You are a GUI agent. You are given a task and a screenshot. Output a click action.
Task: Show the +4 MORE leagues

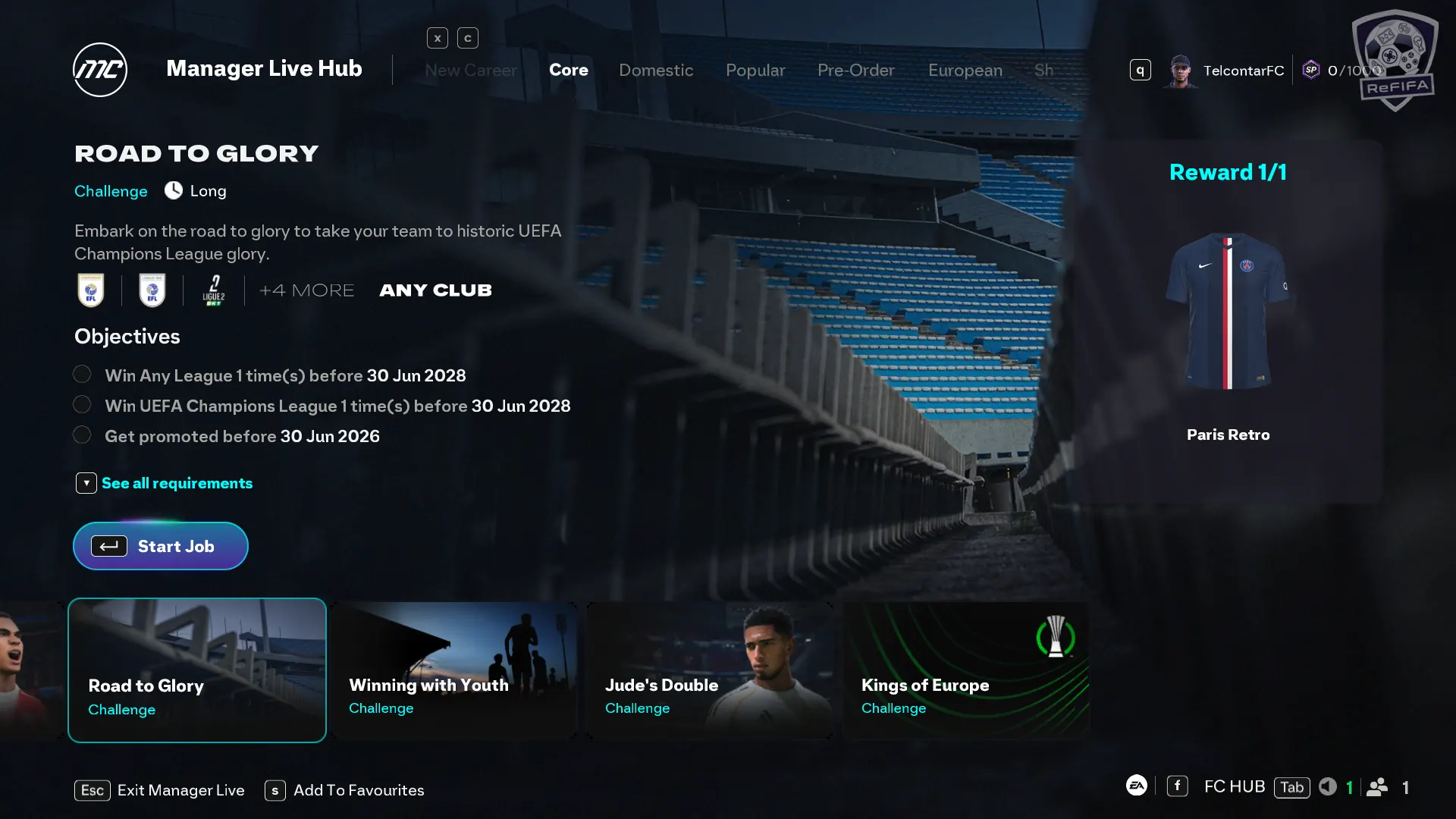[x=306, y=290]
